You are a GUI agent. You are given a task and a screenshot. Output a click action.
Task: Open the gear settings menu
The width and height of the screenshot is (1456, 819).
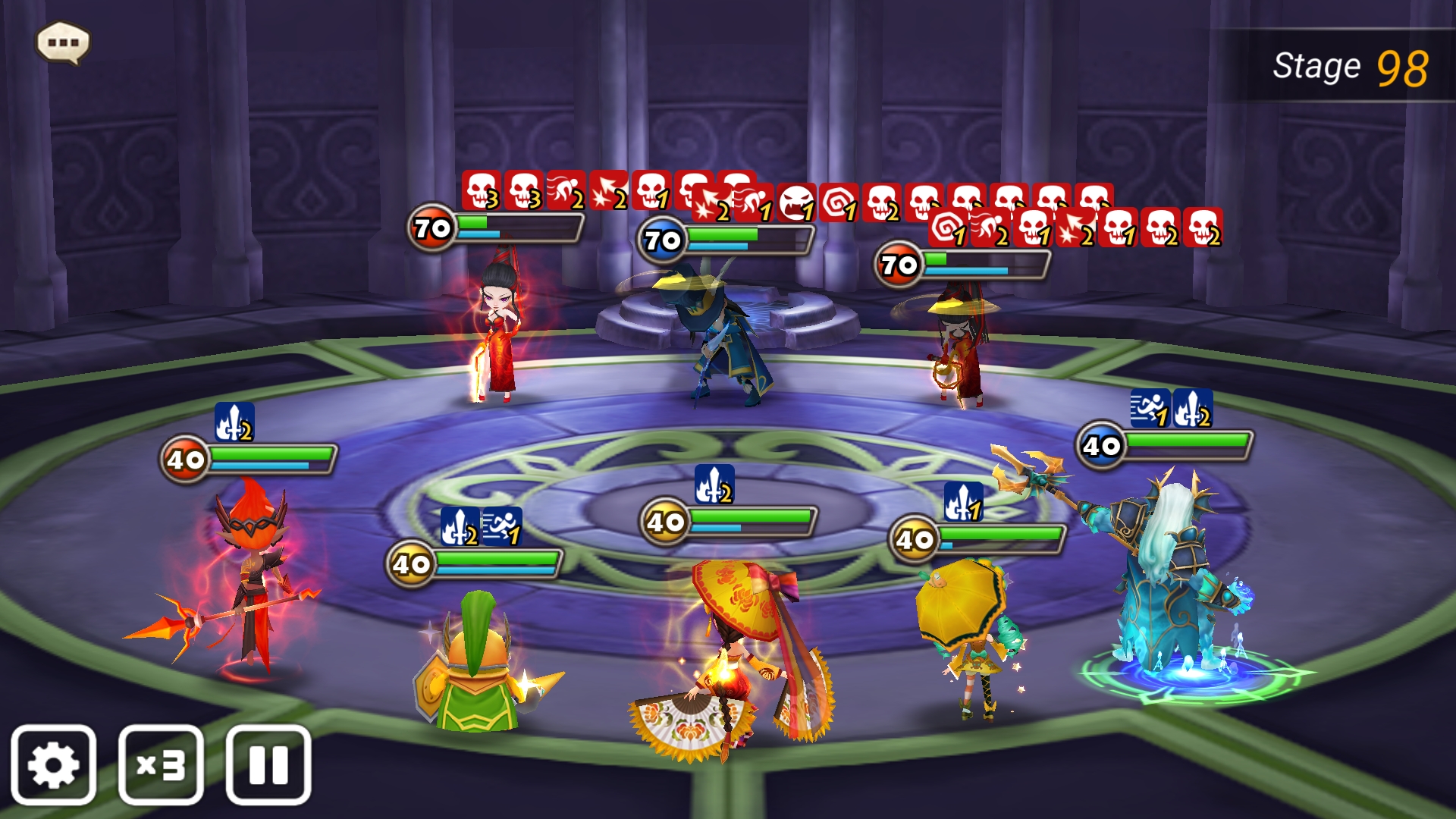pos(53,764)
